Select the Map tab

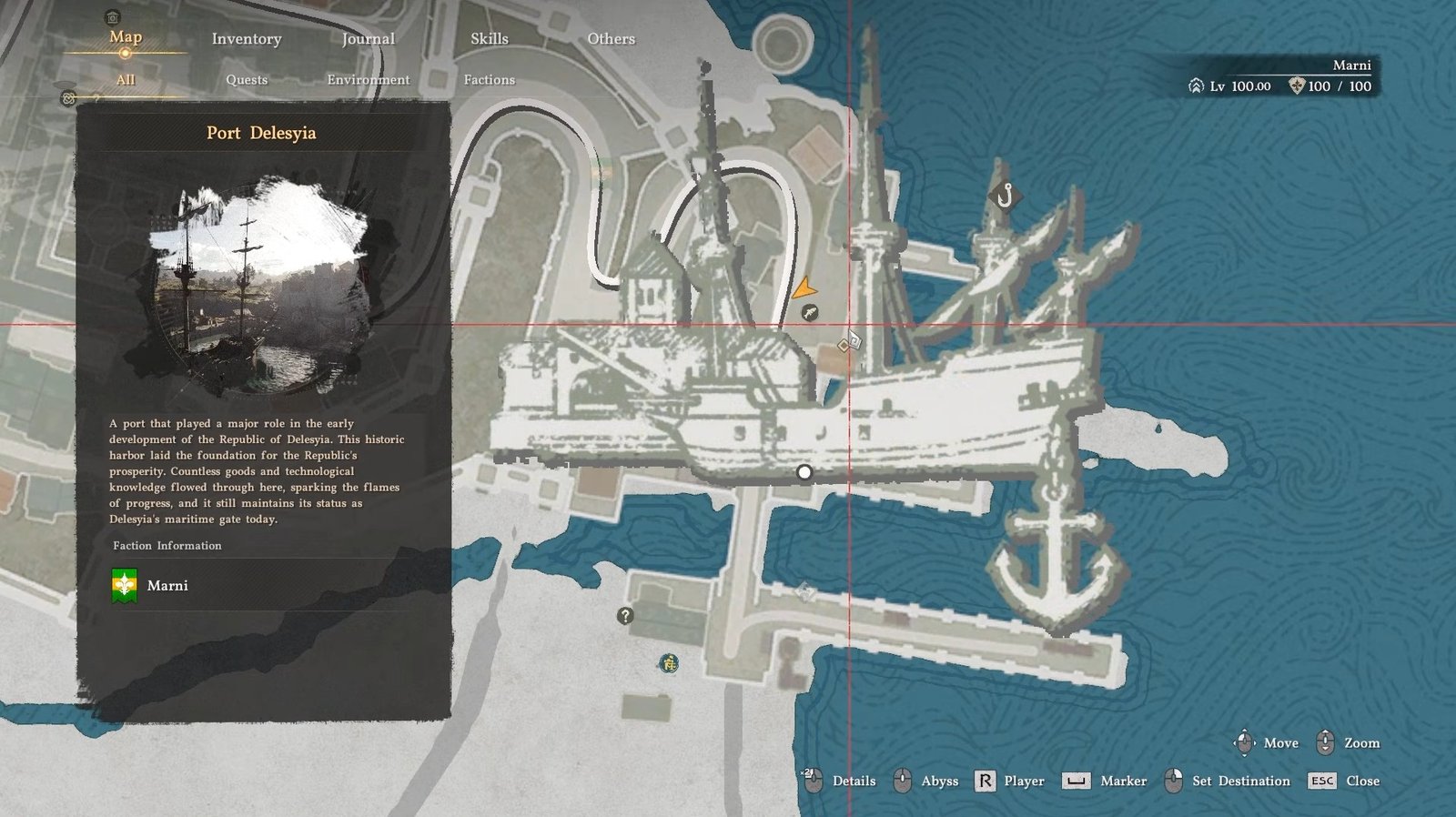tap(126, 37)
